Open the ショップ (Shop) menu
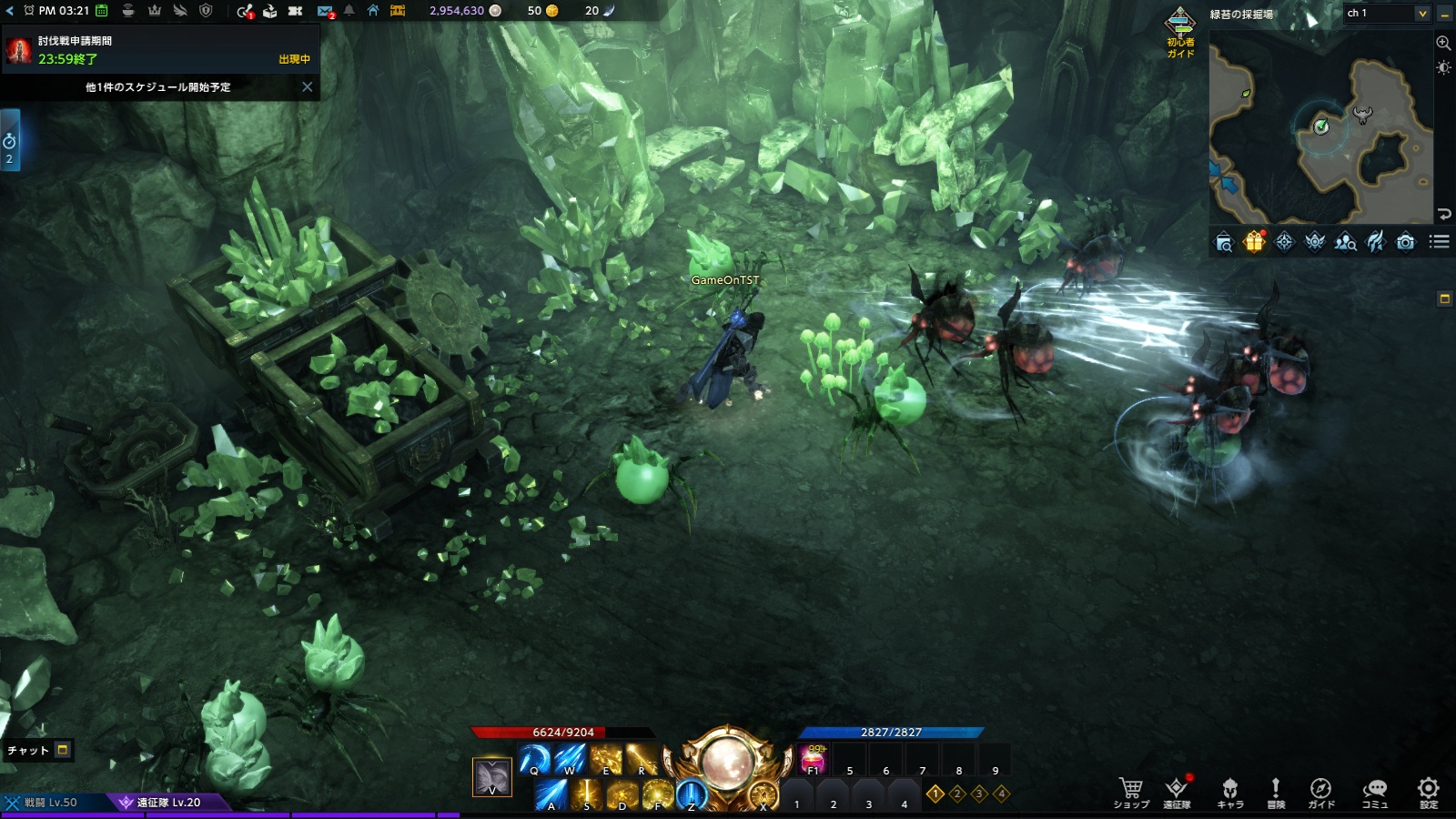This screenshot has height=819, width=1456. pyautogui.click(x=1131, y=792)
